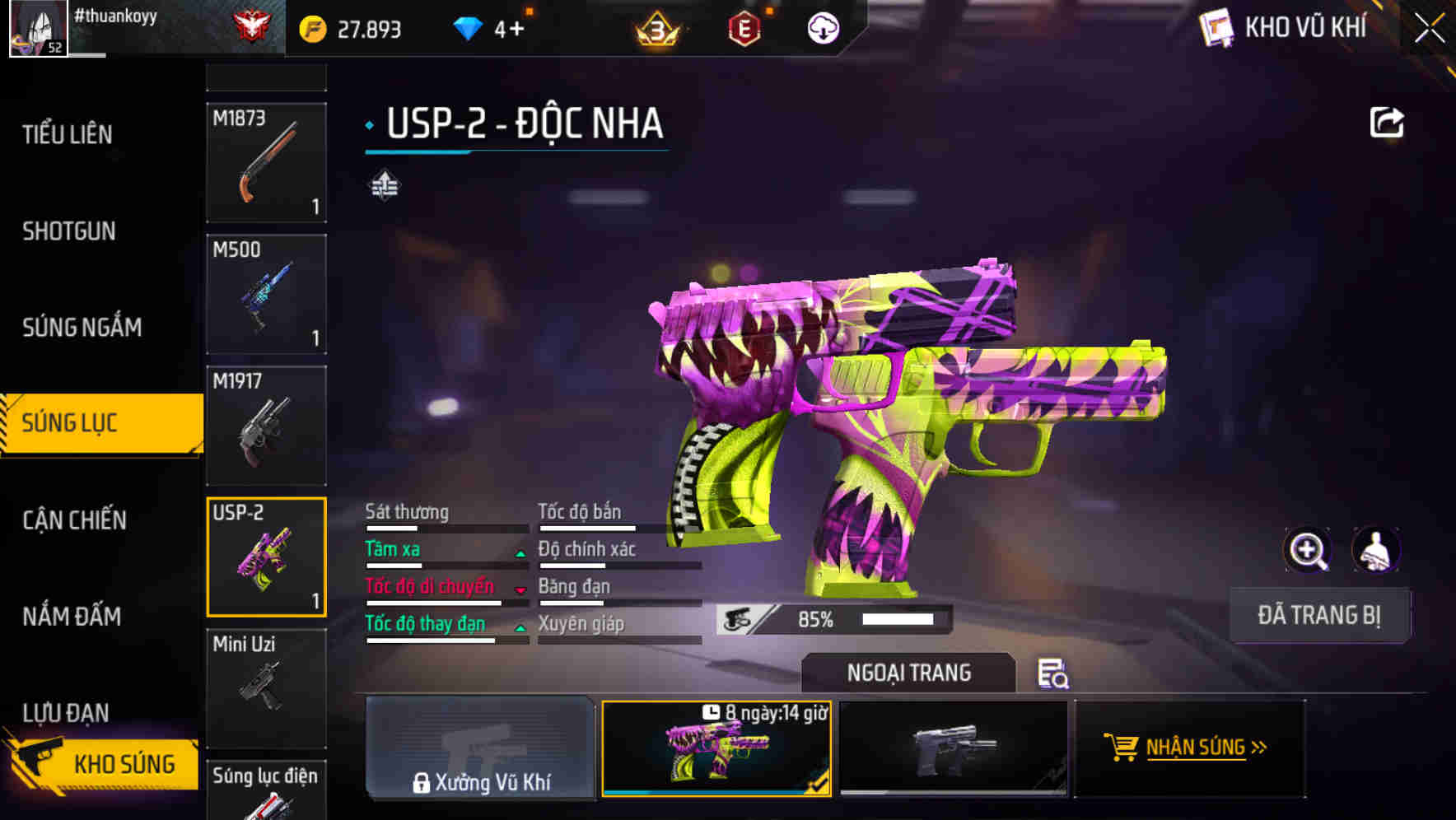Toggle the Tốc độ di chuyển downgrade arrow

click(520, 590)
